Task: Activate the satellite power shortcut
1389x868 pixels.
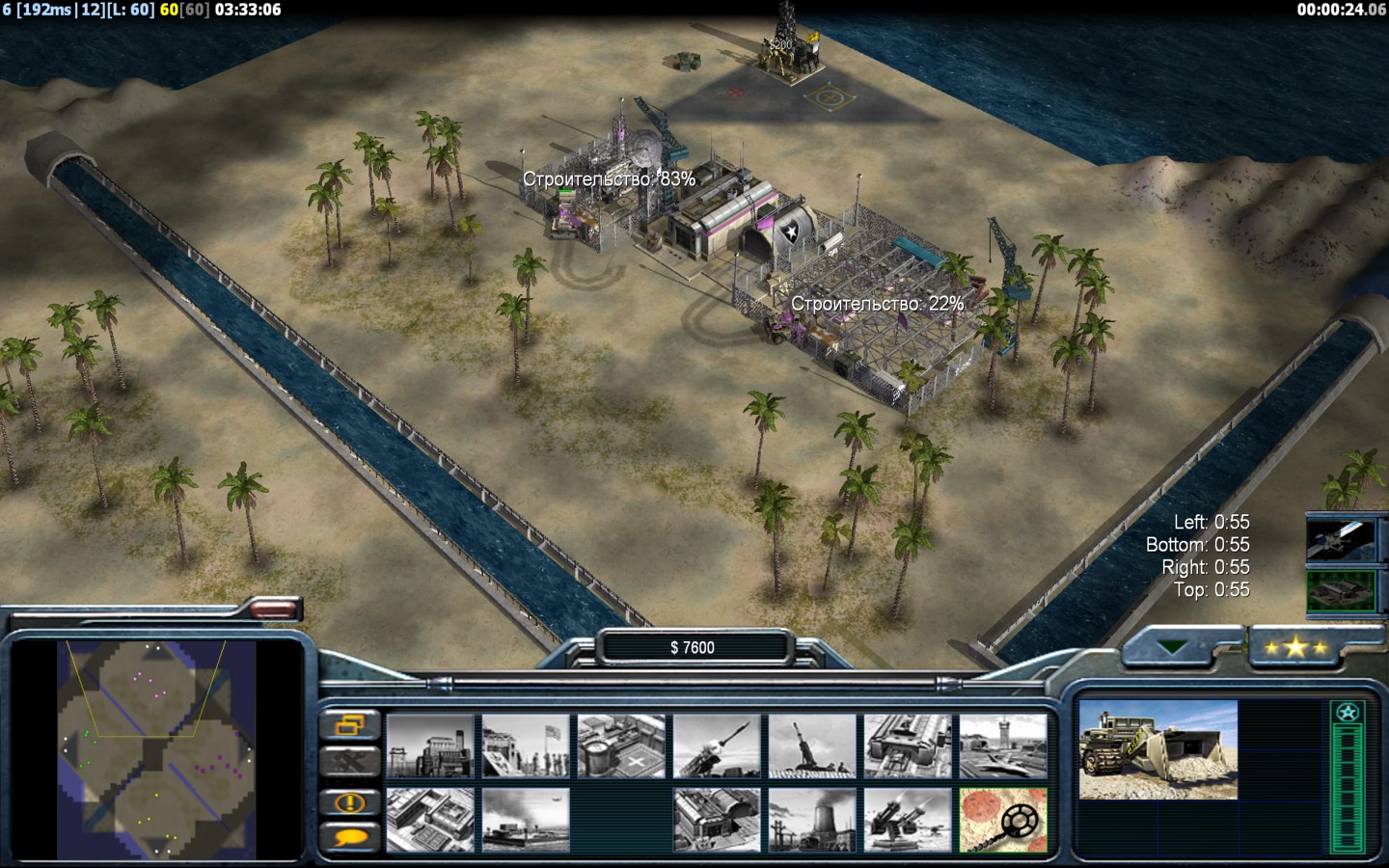Action: click(1340, 539)
